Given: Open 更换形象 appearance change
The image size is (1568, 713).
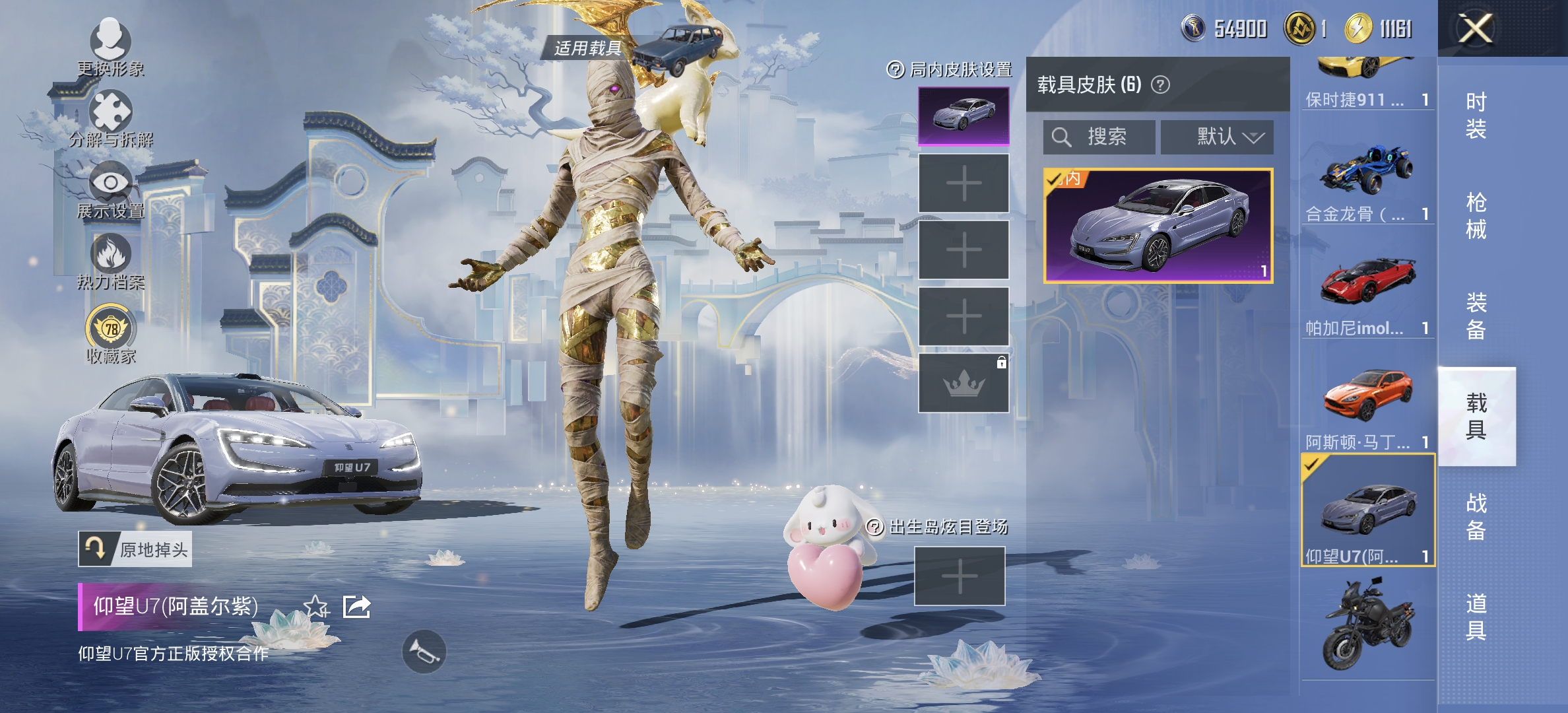Looking at the screenshot, I should (x=110, y=46).
